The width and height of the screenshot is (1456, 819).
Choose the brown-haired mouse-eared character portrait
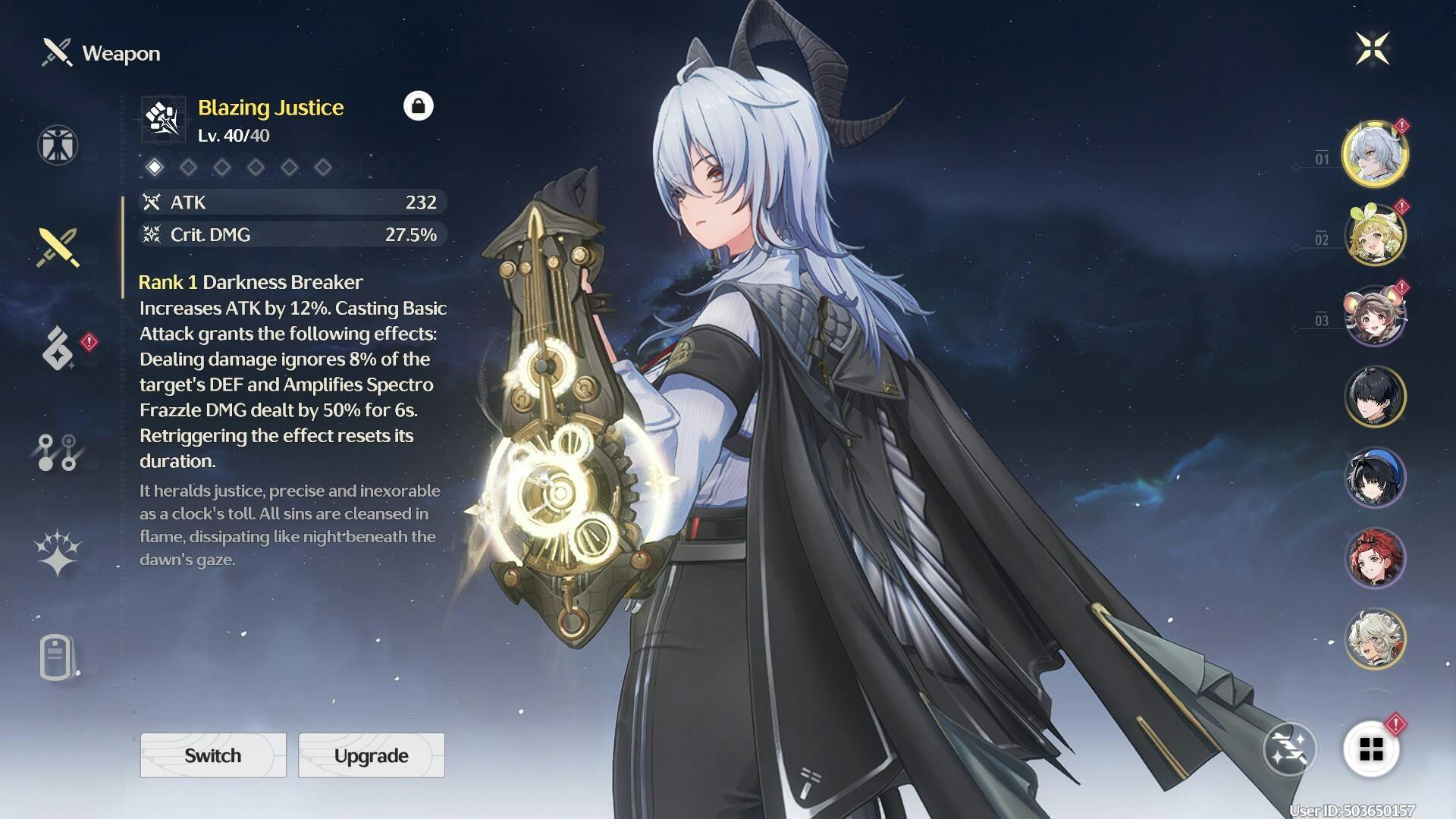(x=1375, y=315)
